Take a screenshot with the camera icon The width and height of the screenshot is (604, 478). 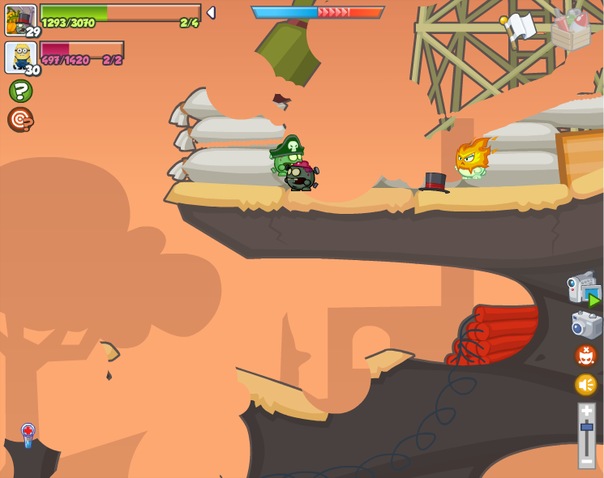click(x=586, y=324)
